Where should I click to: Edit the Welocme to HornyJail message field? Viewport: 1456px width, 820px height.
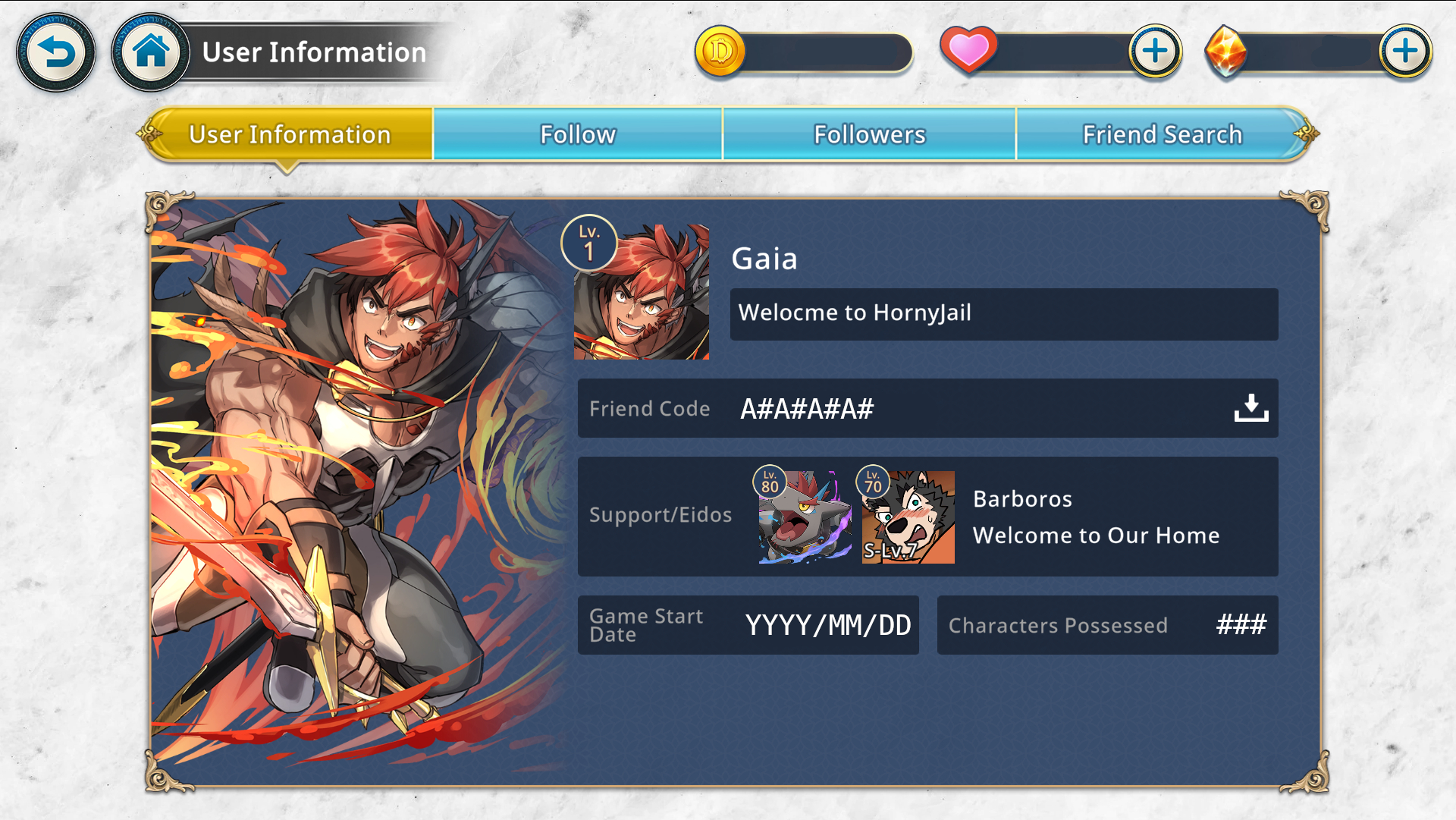pos(1003,313)
